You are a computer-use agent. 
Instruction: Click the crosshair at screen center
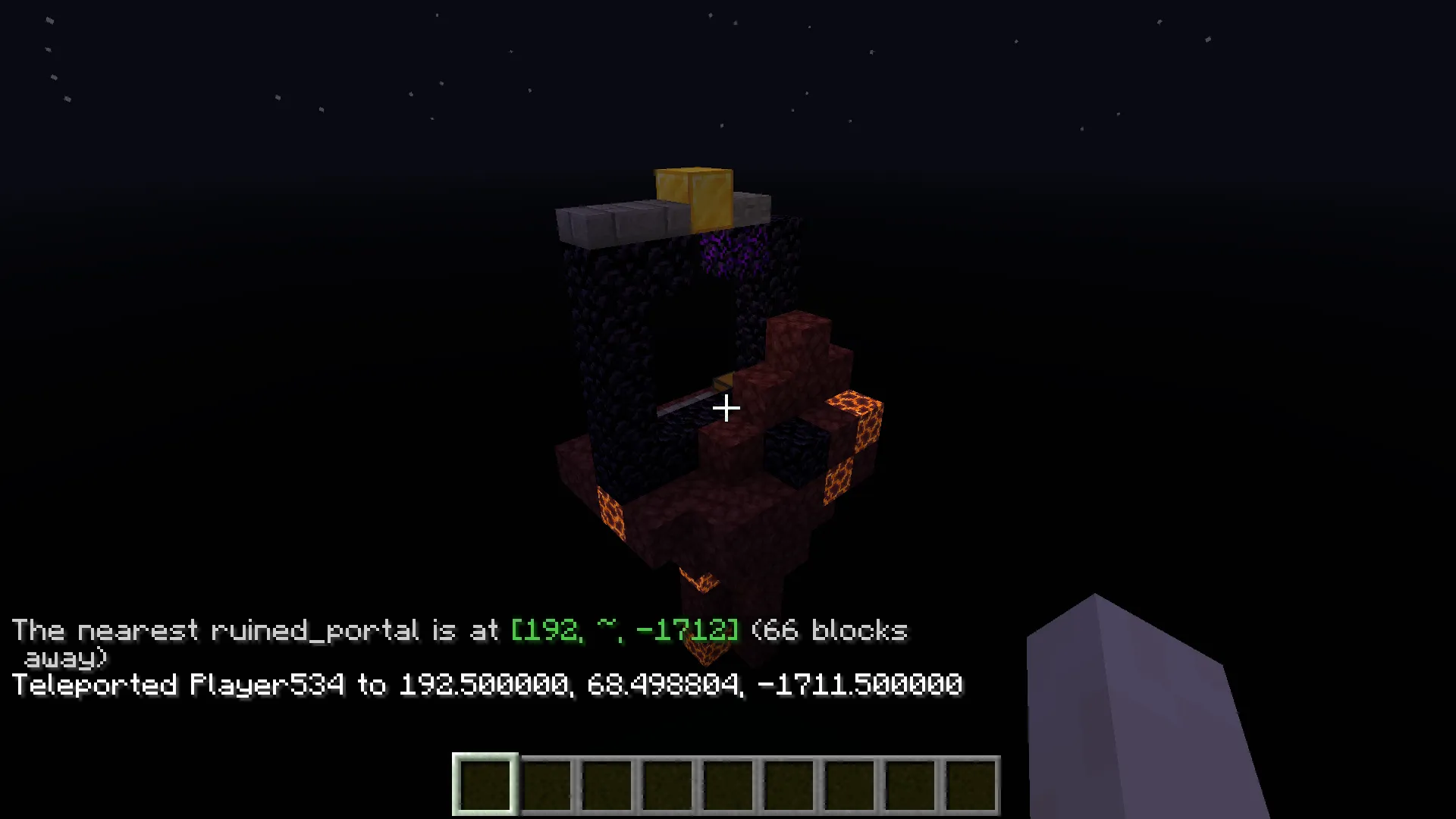point(726,409)
